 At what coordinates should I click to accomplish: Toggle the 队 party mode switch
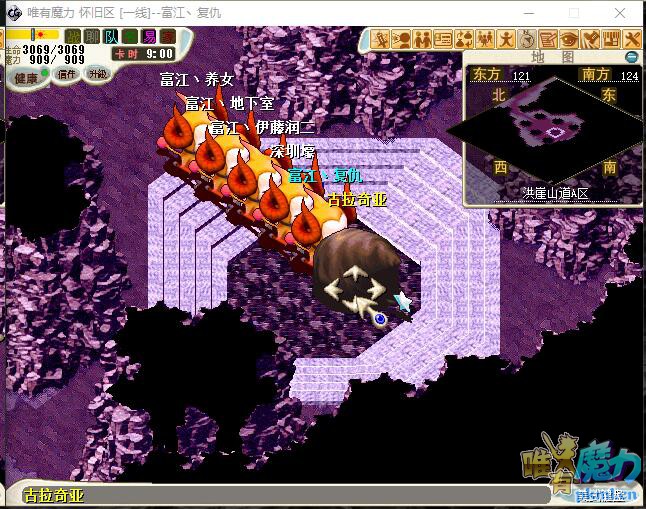click(111, 37)
